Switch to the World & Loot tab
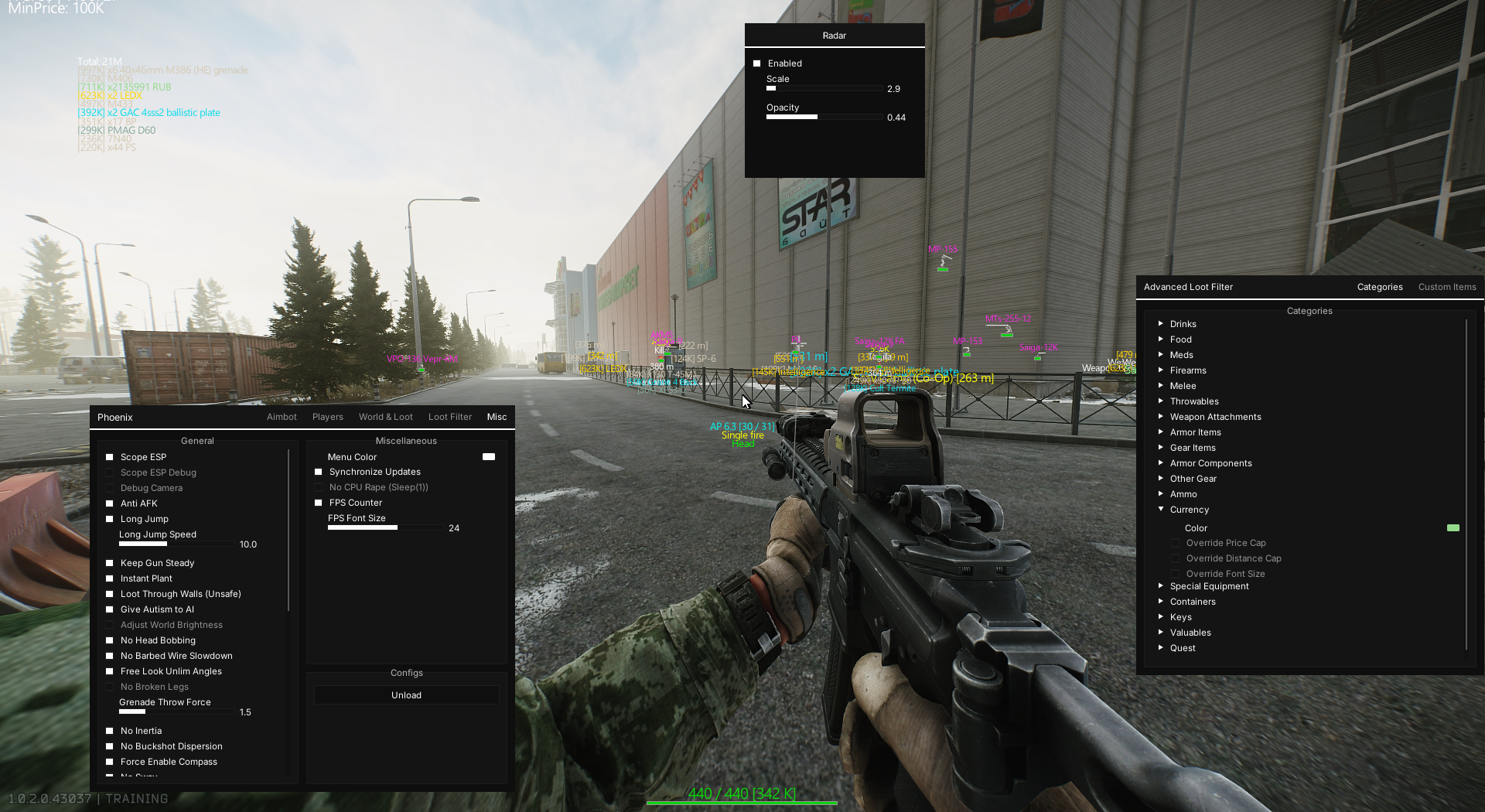The height and width of the screenshot is (812, 1485). [385, 417]
